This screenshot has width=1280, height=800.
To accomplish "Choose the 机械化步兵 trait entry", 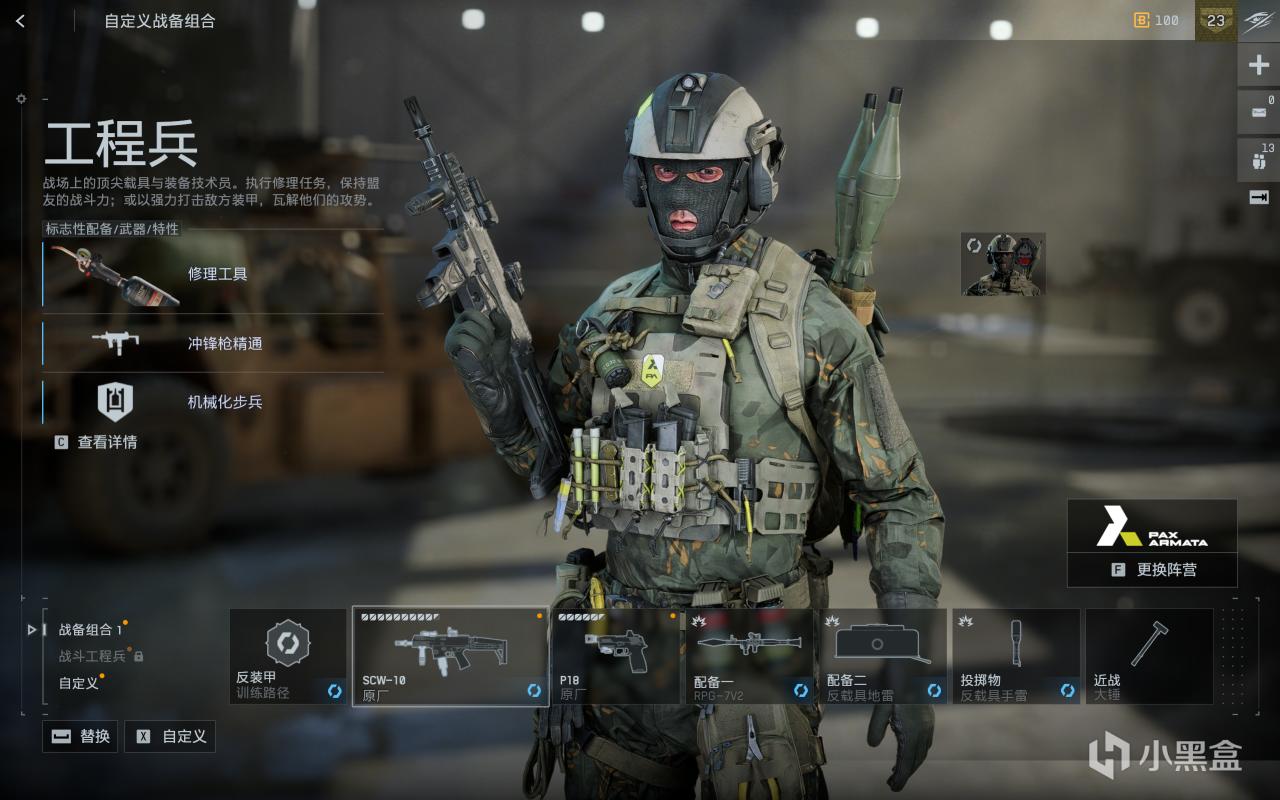I will tap(212, 402).
